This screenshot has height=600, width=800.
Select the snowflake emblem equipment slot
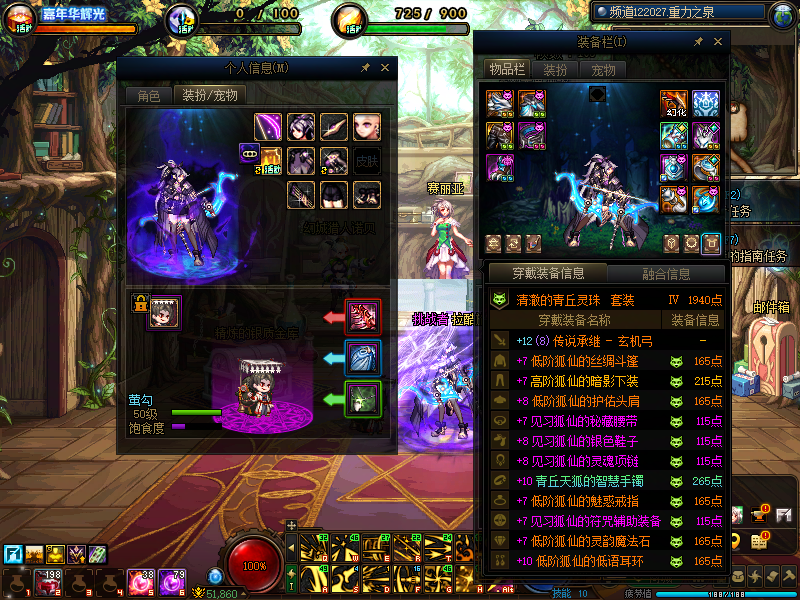click(x=706, y=104)
